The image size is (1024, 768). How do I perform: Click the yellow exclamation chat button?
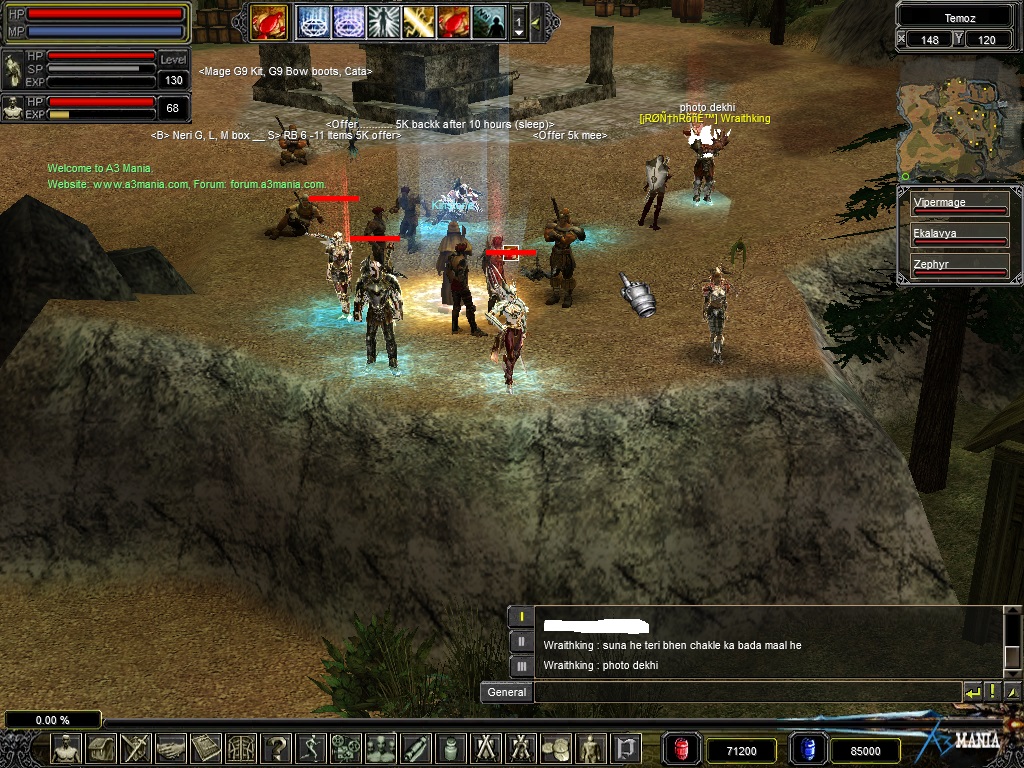tap(992, 692)
